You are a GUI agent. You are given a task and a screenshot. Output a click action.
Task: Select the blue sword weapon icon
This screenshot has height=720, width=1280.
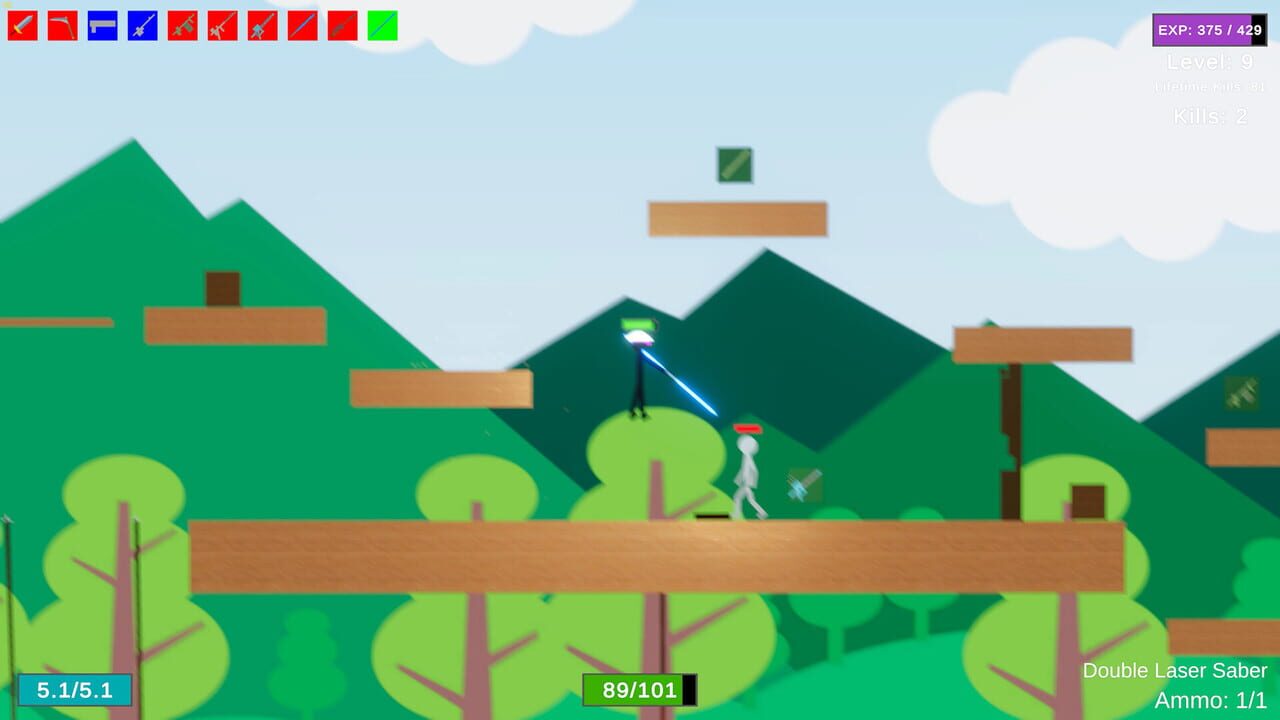141,27
